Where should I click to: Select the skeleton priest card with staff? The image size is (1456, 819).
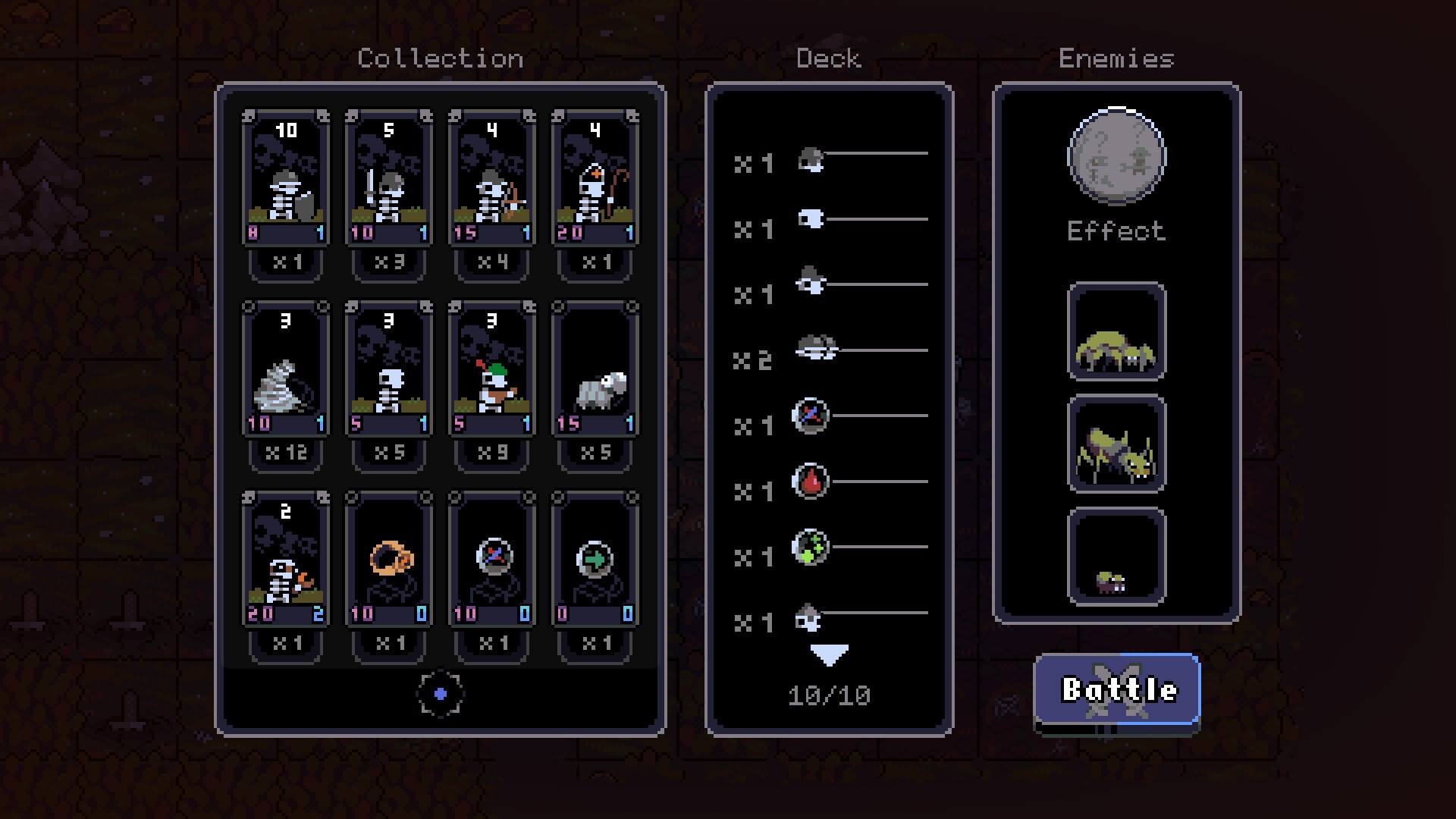[595, 179]
